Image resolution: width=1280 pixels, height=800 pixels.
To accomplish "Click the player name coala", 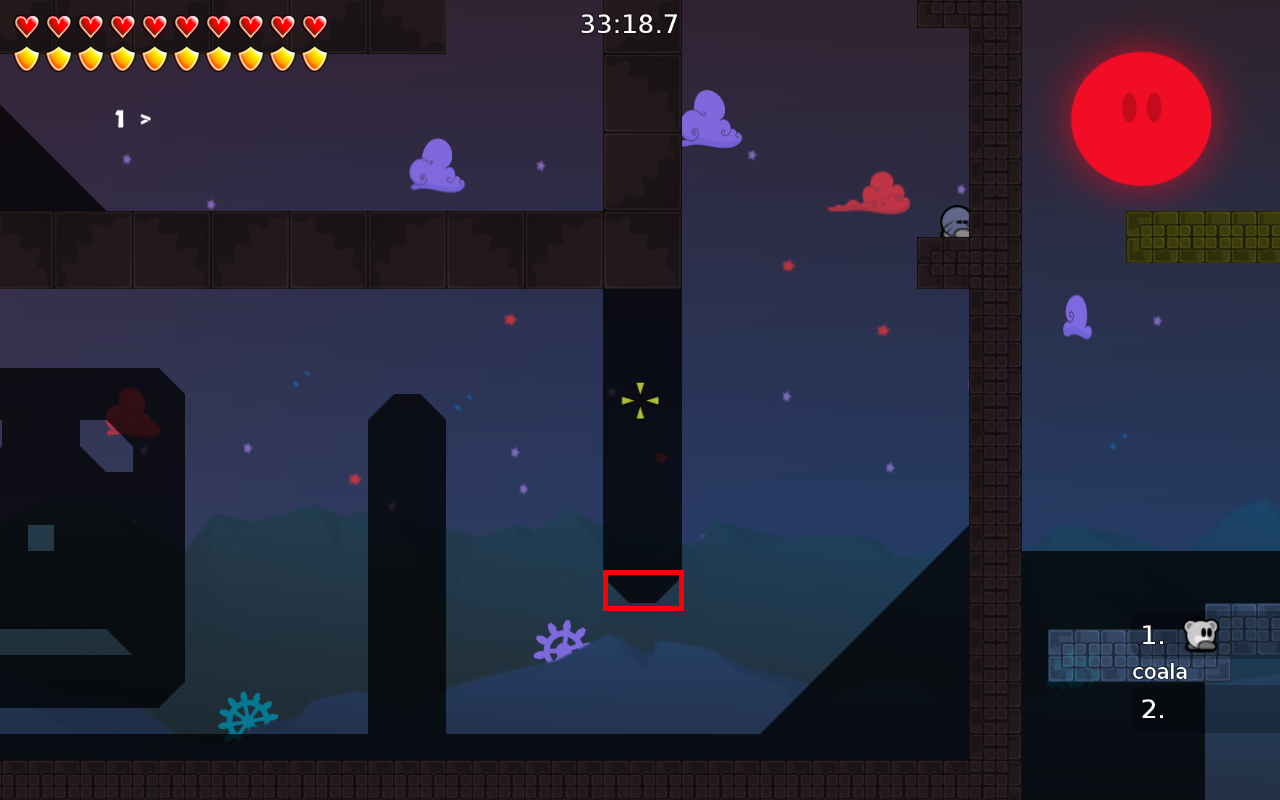I will (1160, 671).
